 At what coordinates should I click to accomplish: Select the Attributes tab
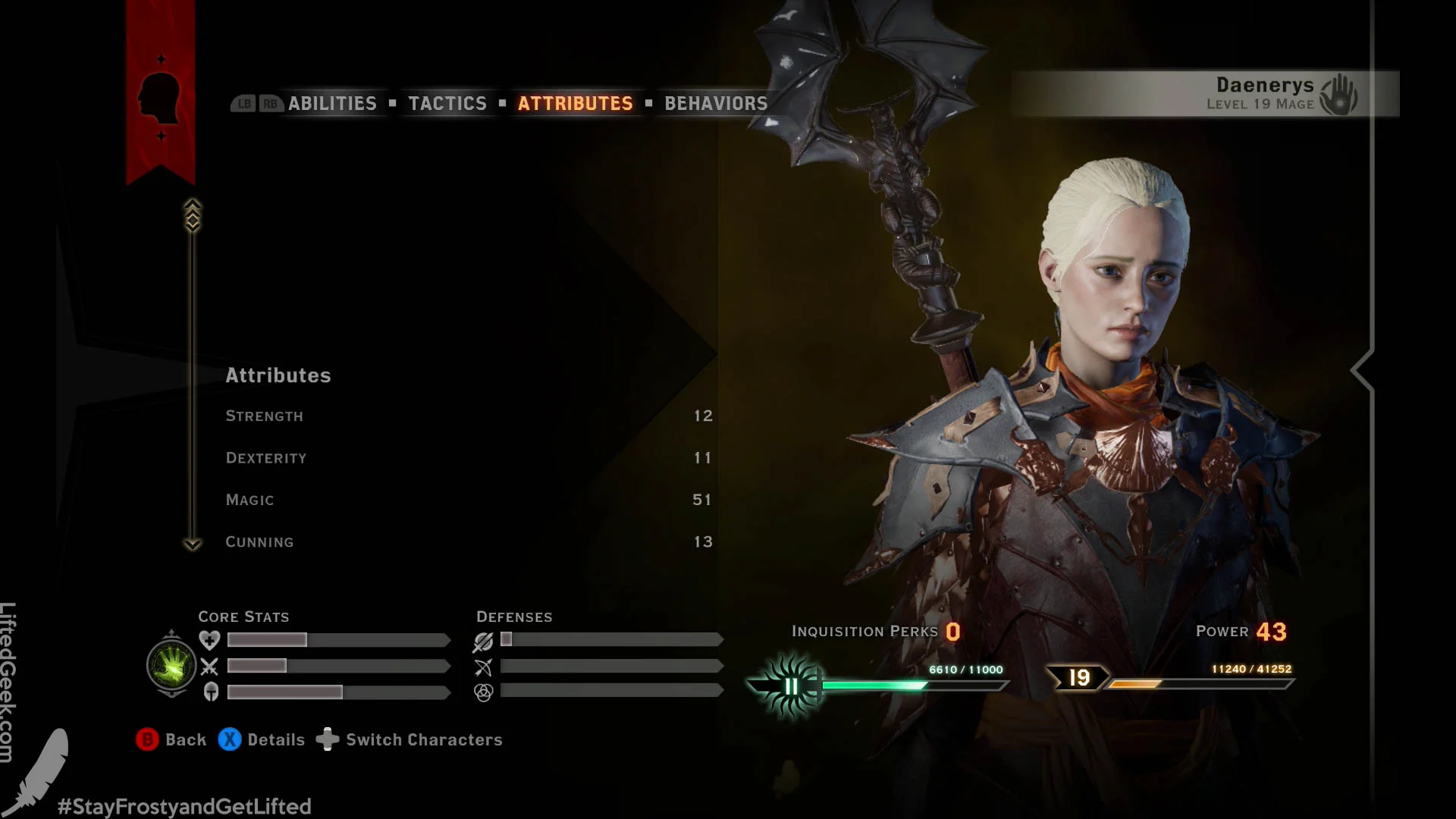coord(575,104)
